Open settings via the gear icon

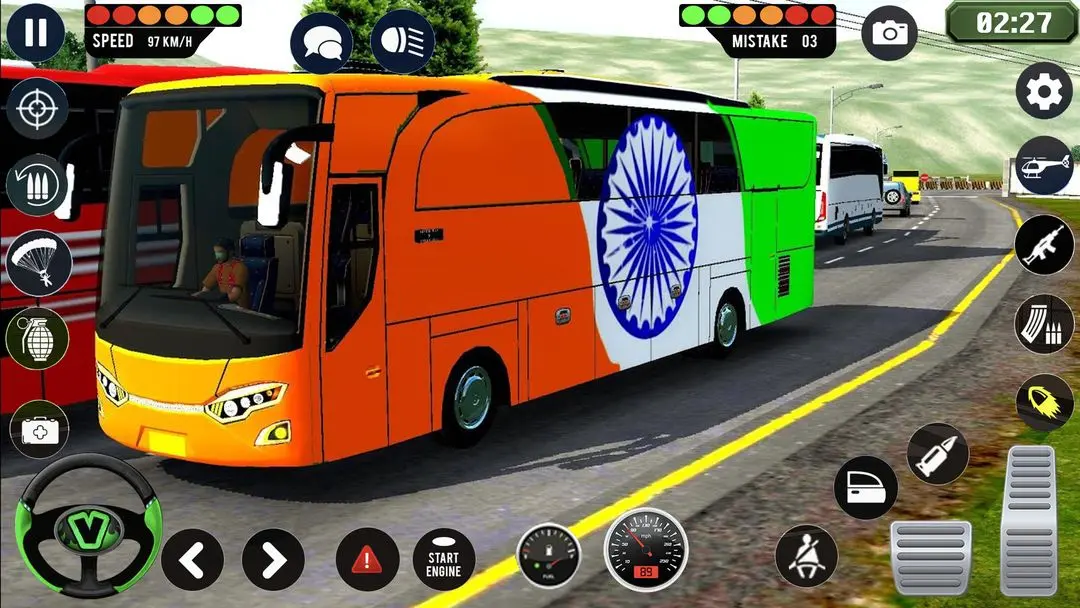(1044, 91)
